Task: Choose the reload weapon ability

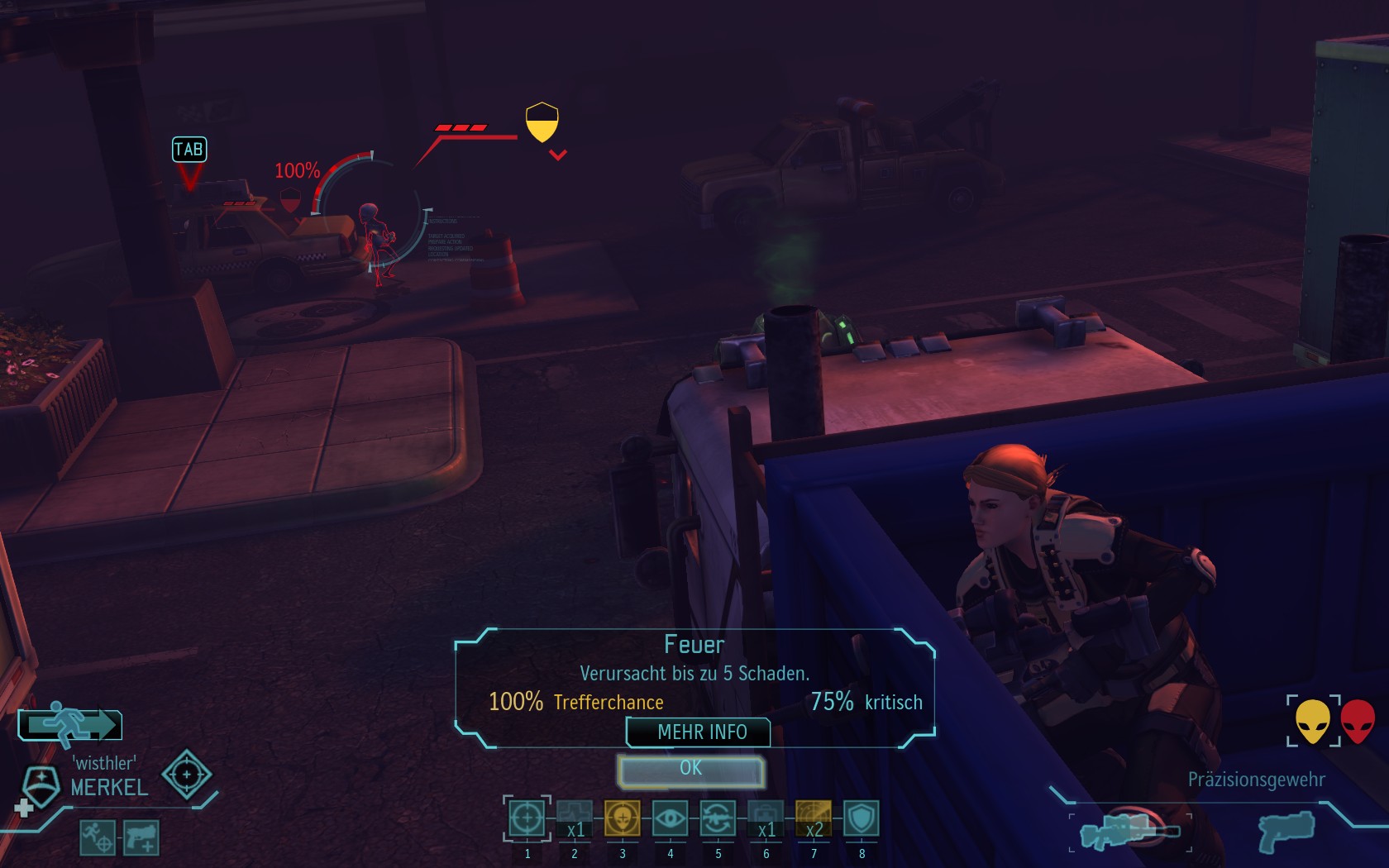Action: (x=718, y=818)
